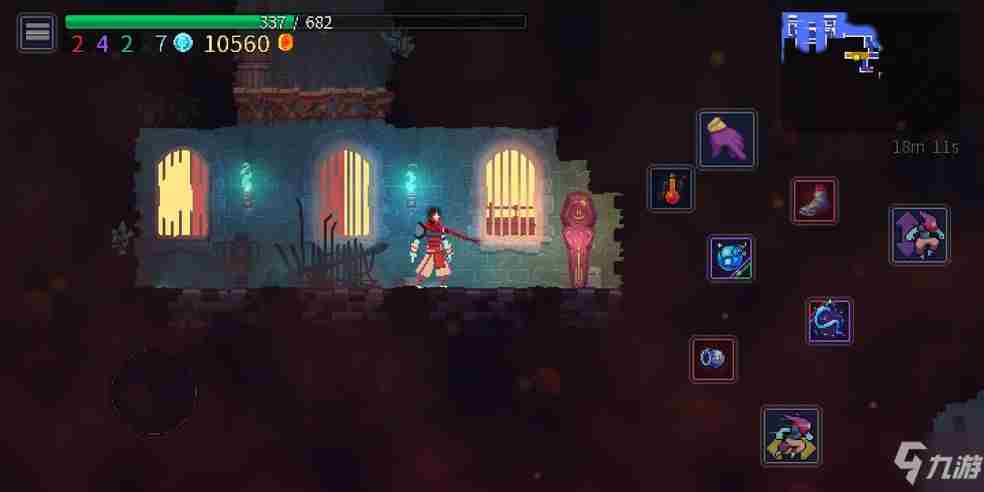Tap the jump button with arrows
The width and height of the screenshot is (984, 492).
(919, 235)
